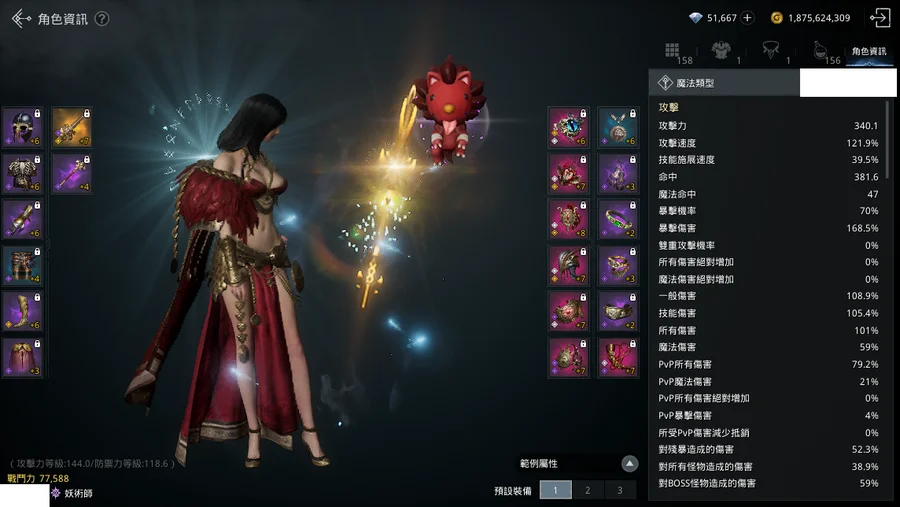Switch to the all-items grid tab
This screenshot has width=900, height=507.
673,51
